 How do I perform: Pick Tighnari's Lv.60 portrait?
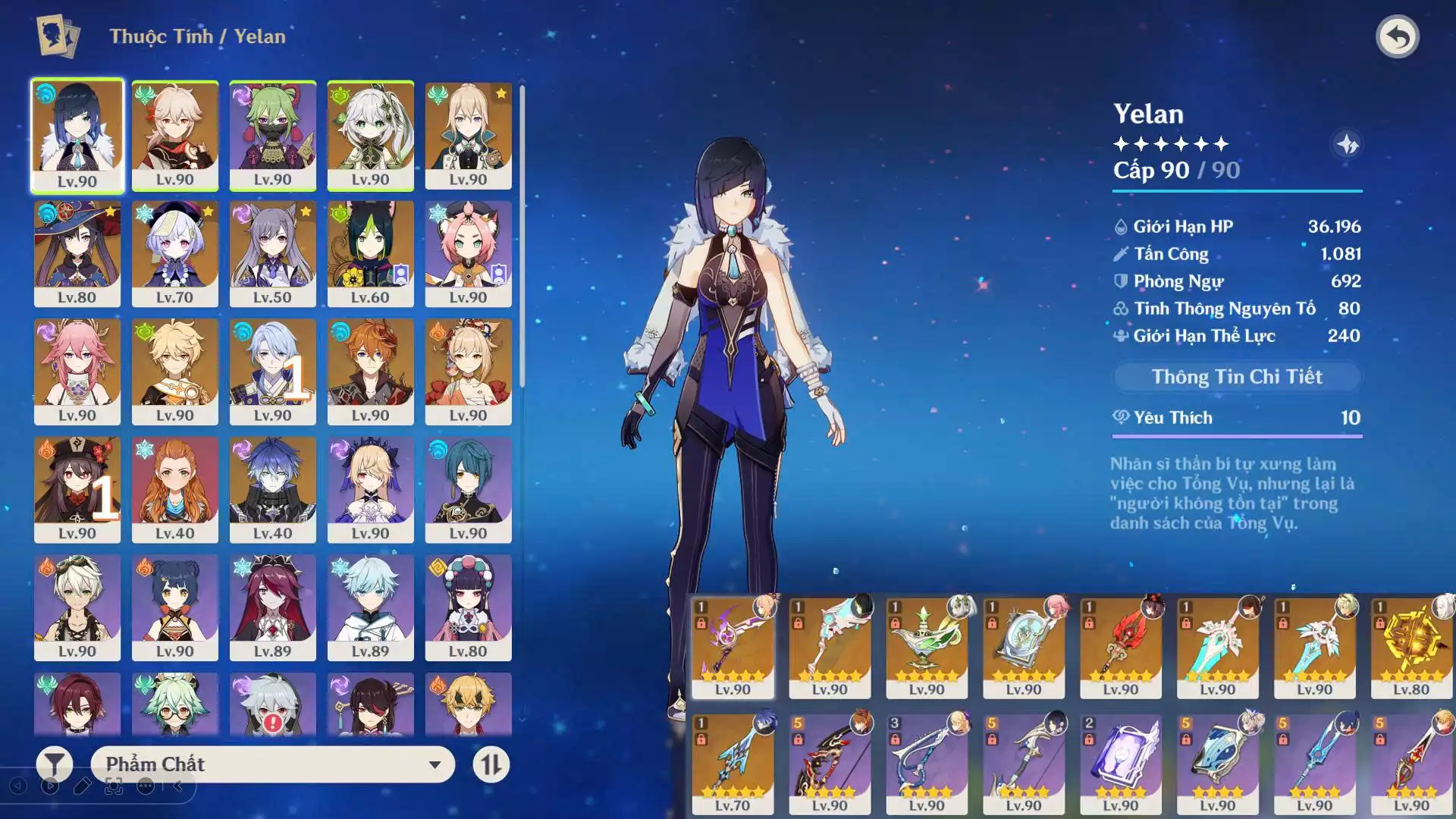pos(370,253)
